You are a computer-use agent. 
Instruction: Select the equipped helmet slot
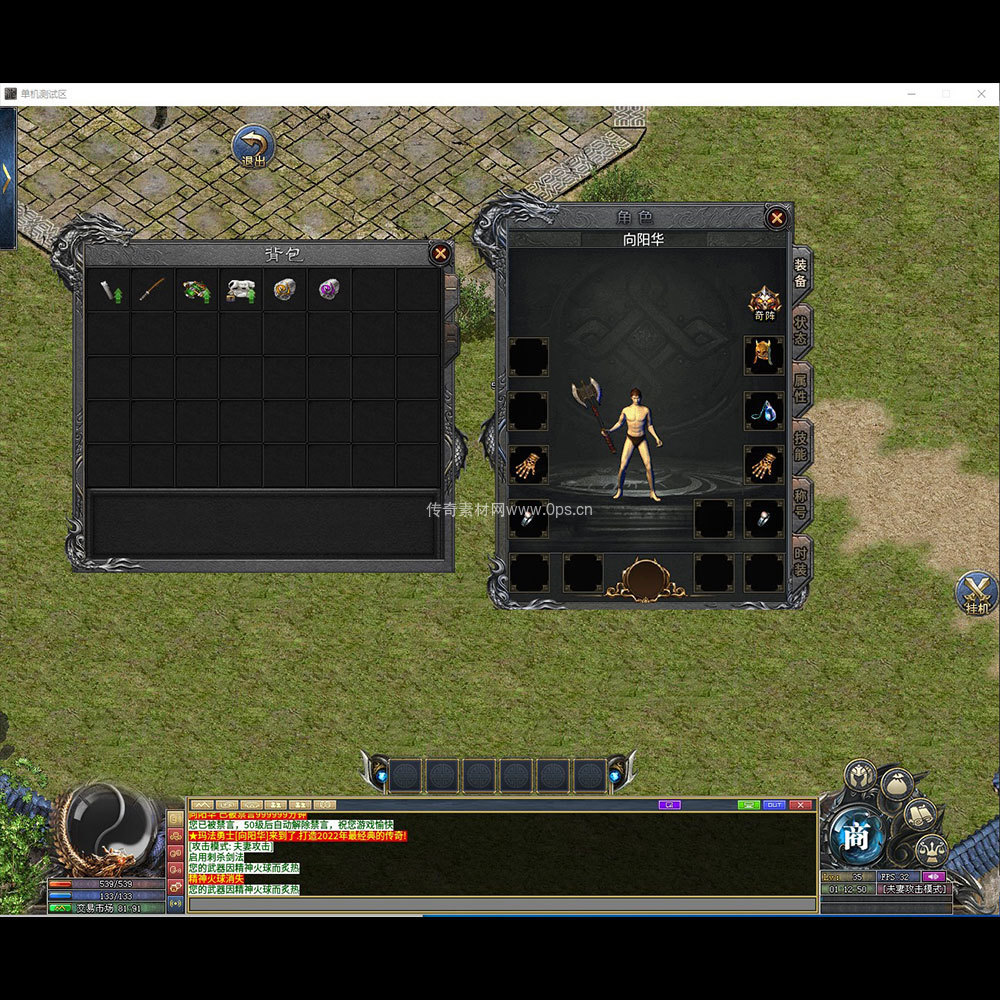click(764, 355)
